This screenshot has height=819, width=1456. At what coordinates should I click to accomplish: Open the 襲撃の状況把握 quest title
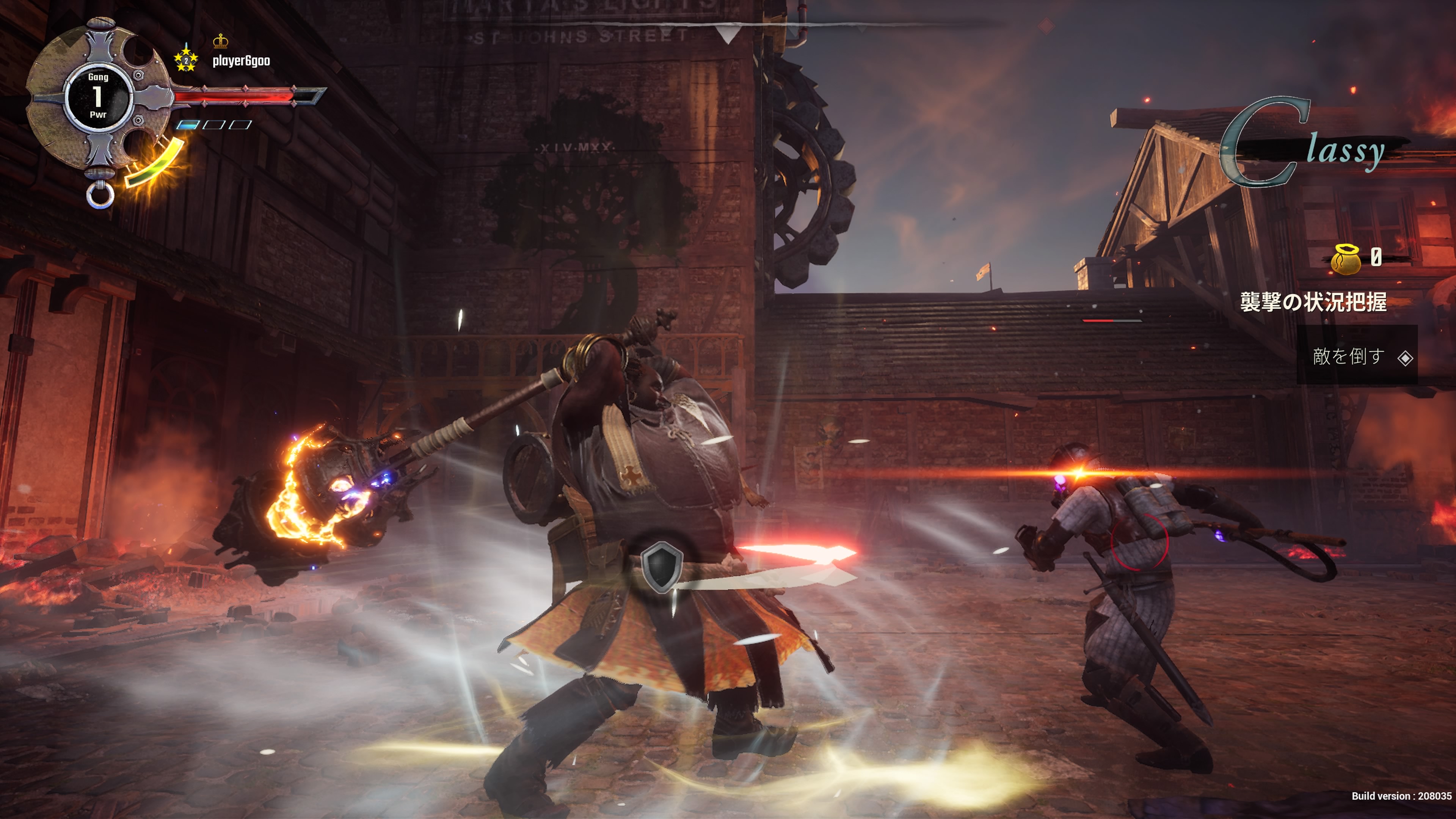pos(1312,302)
